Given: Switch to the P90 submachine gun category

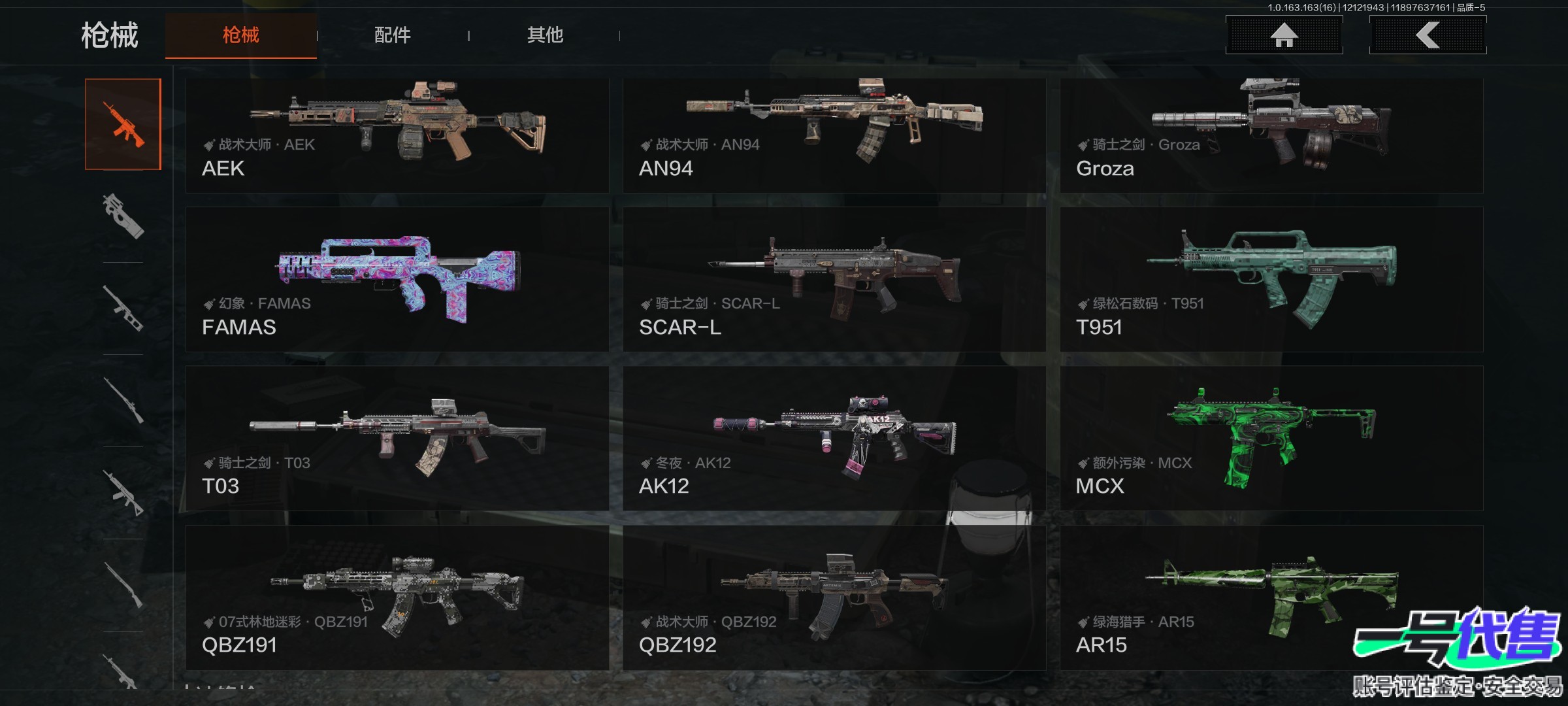Looking at the screenshot, I should 123,216.
